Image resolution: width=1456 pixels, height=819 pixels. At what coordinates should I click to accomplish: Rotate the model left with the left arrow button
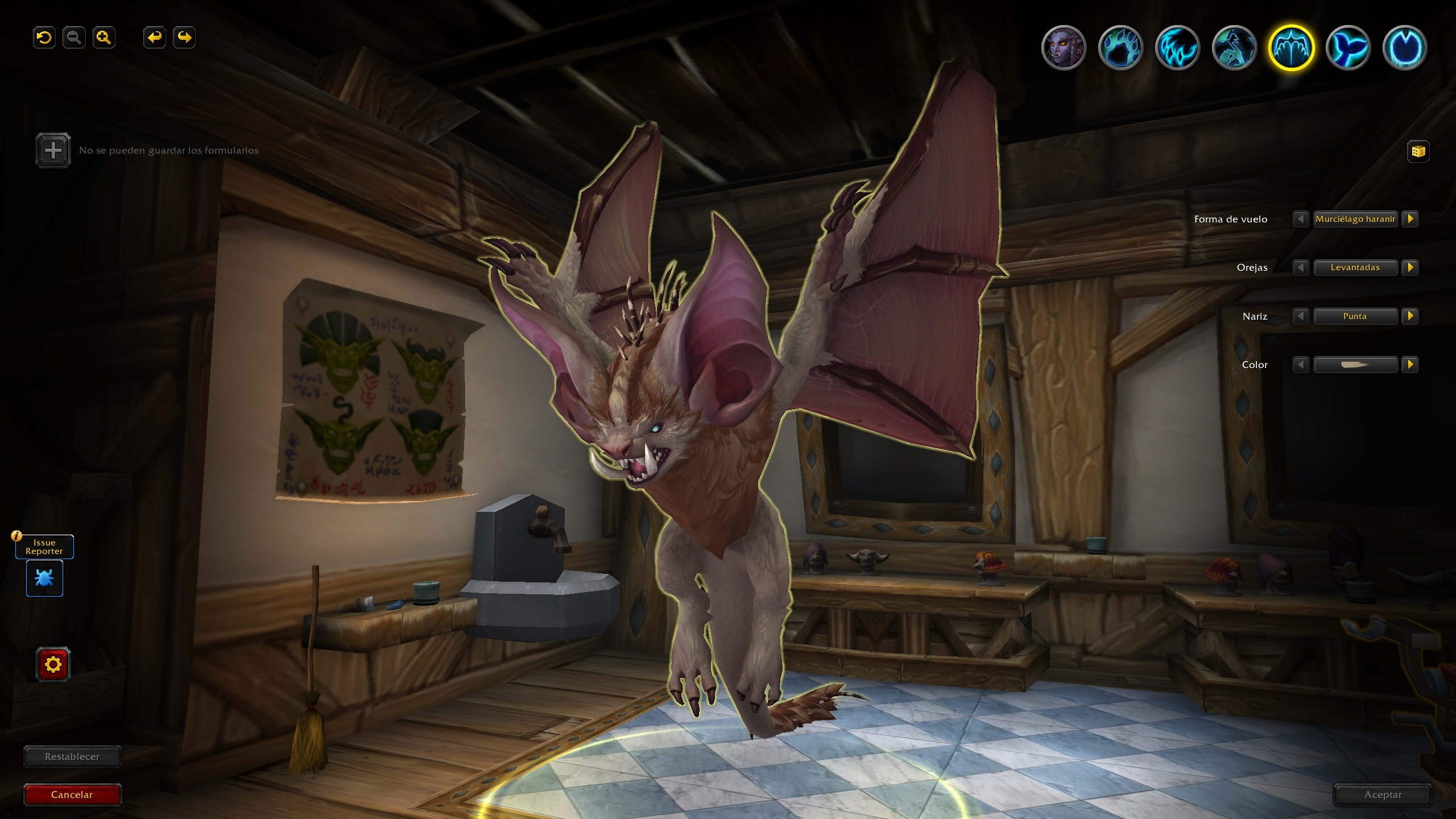154,38
